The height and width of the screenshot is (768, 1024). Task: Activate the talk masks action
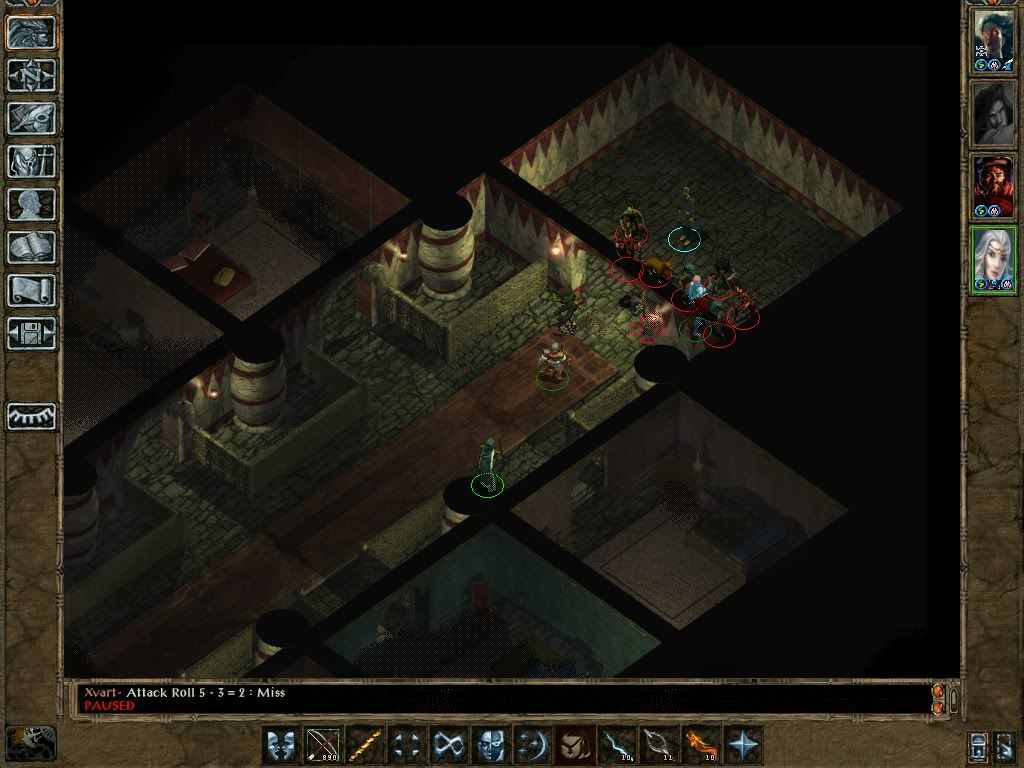pos(280,745)
